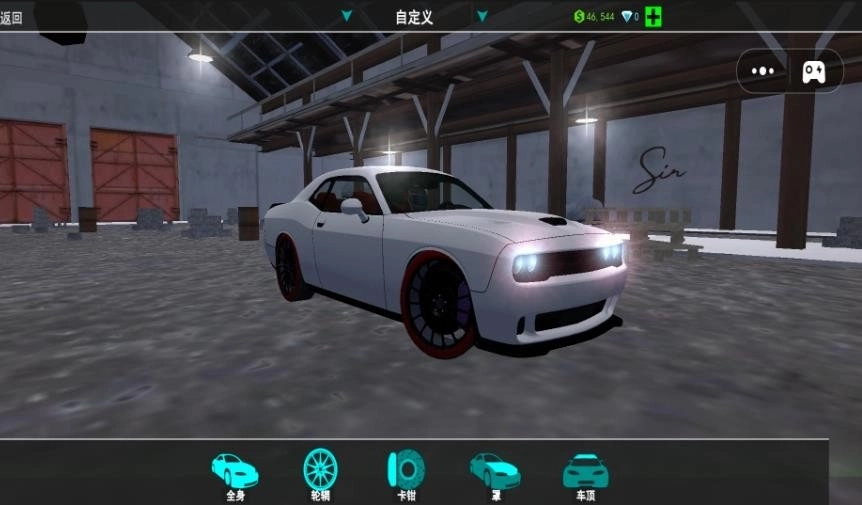
Task: Click the green plus to add currency
Action: coord(653,16)
